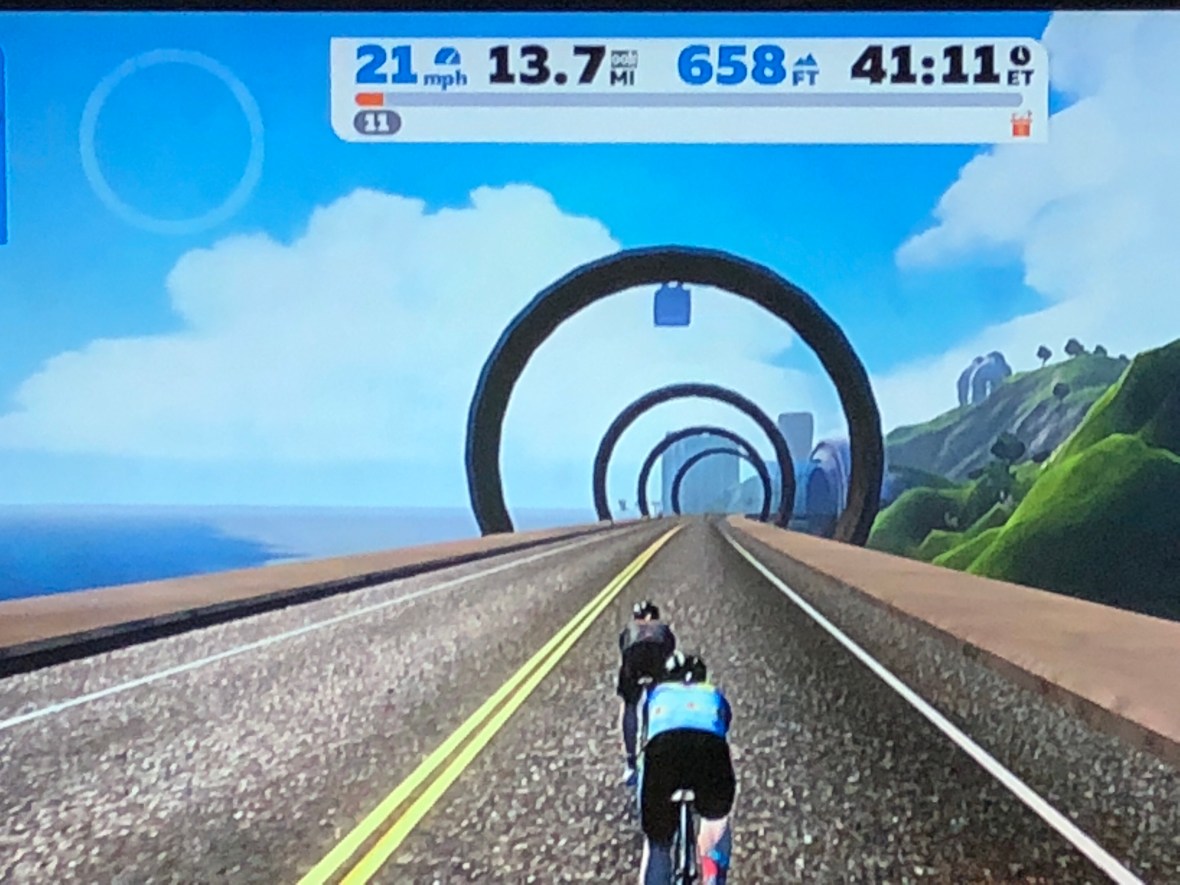This screenshot has height=885, width=1180.
Task: Click the orange unlock reward icon
Action: pos(1021,124)
